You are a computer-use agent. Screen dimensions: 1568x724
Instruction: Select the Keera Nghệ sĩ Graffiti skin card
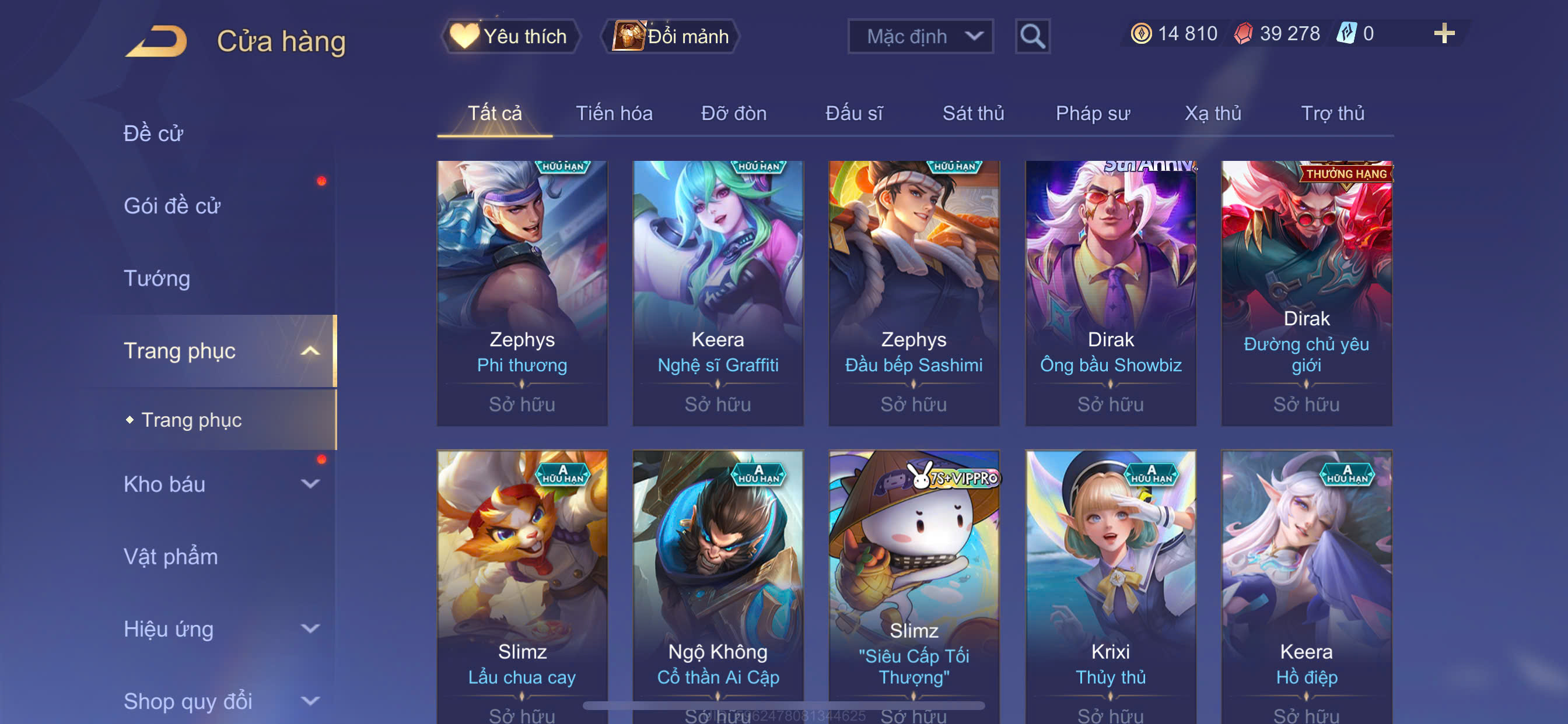pos(717,292)
